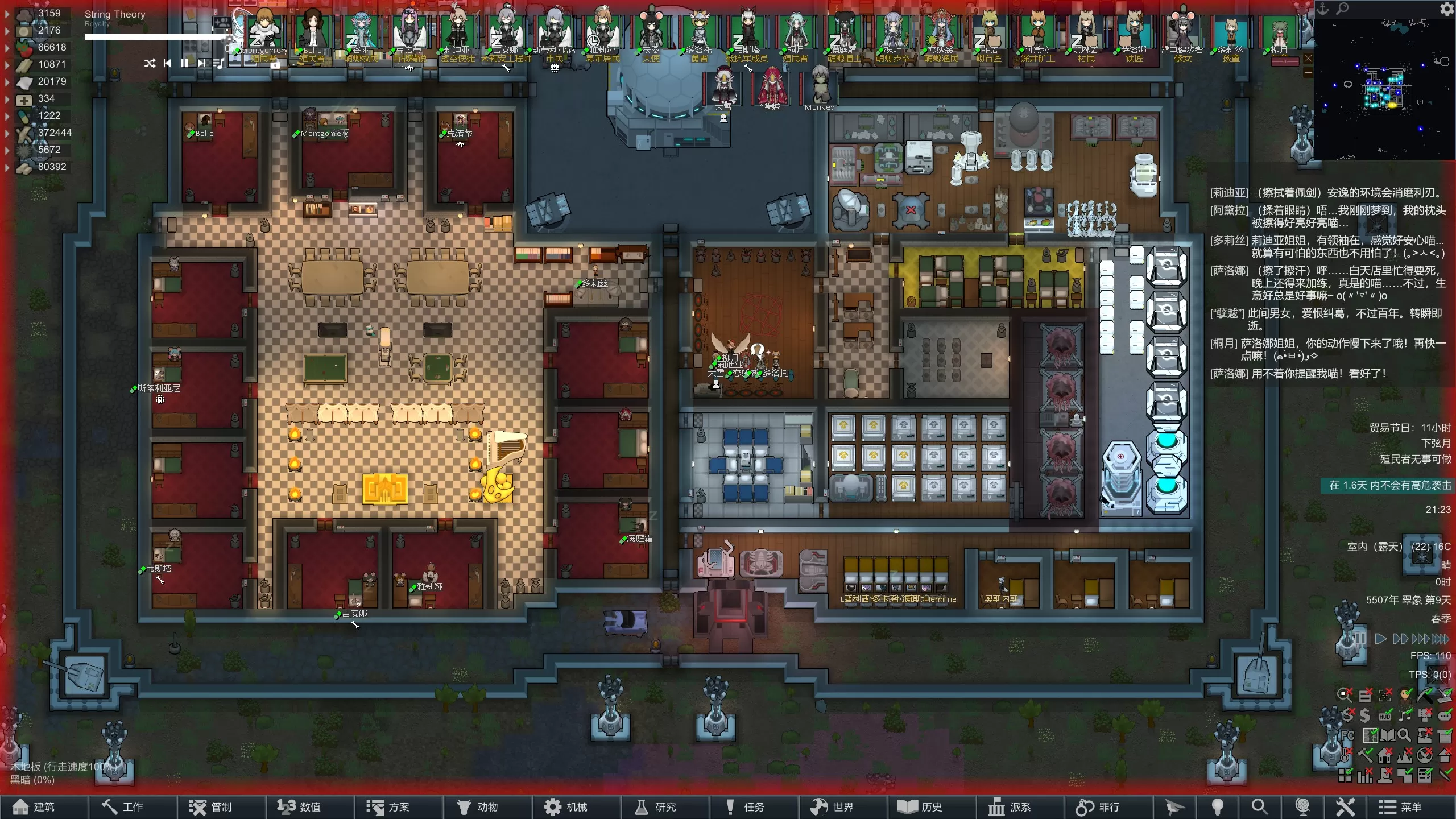The width and height of the screenshot is (1456, 819).
Task: Set game speed to normal single-arrow play
Action: tap(1380, 639)
